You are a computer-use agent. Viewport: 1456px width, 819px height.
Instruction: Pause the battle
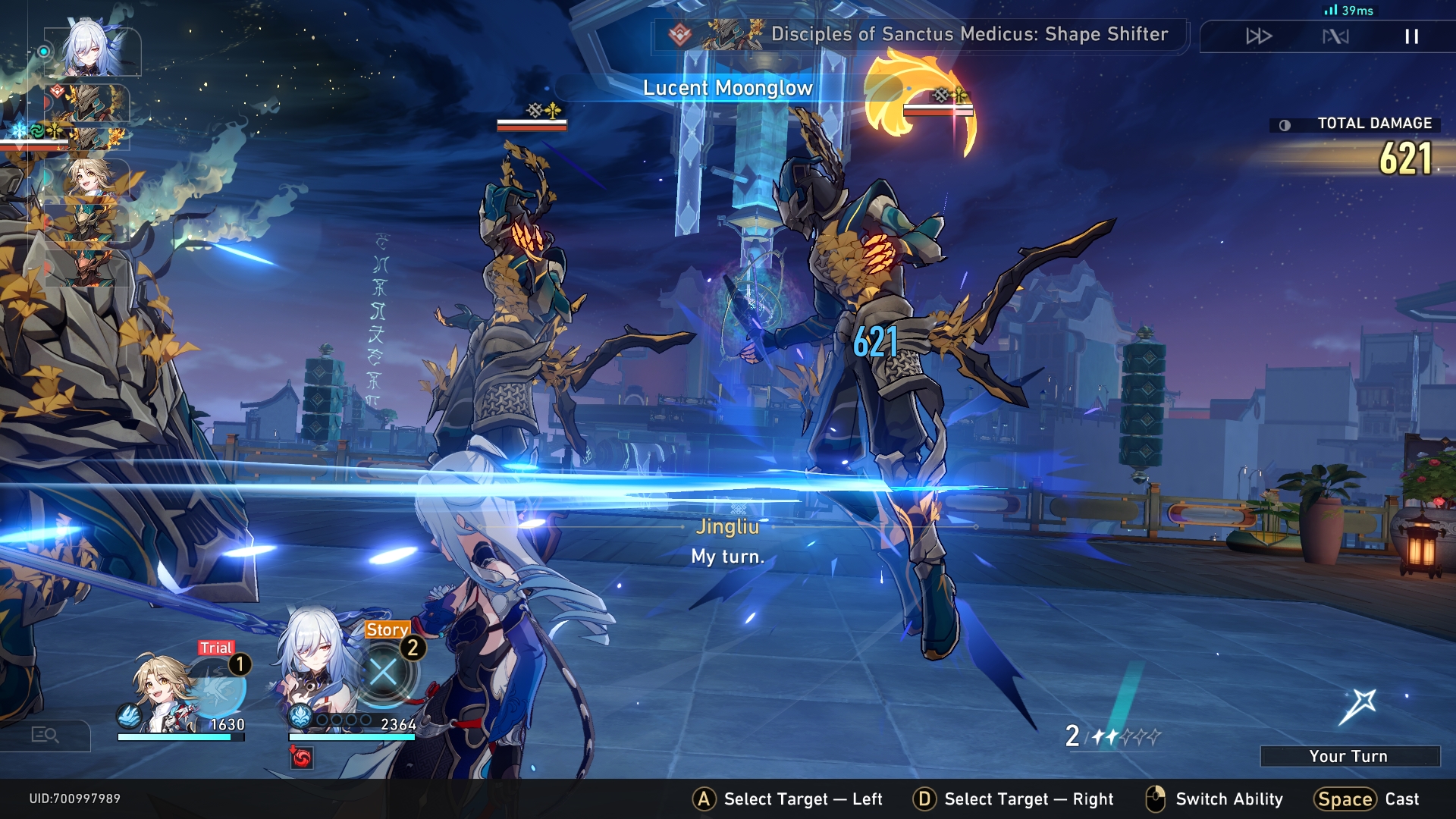click(1411, 36)
